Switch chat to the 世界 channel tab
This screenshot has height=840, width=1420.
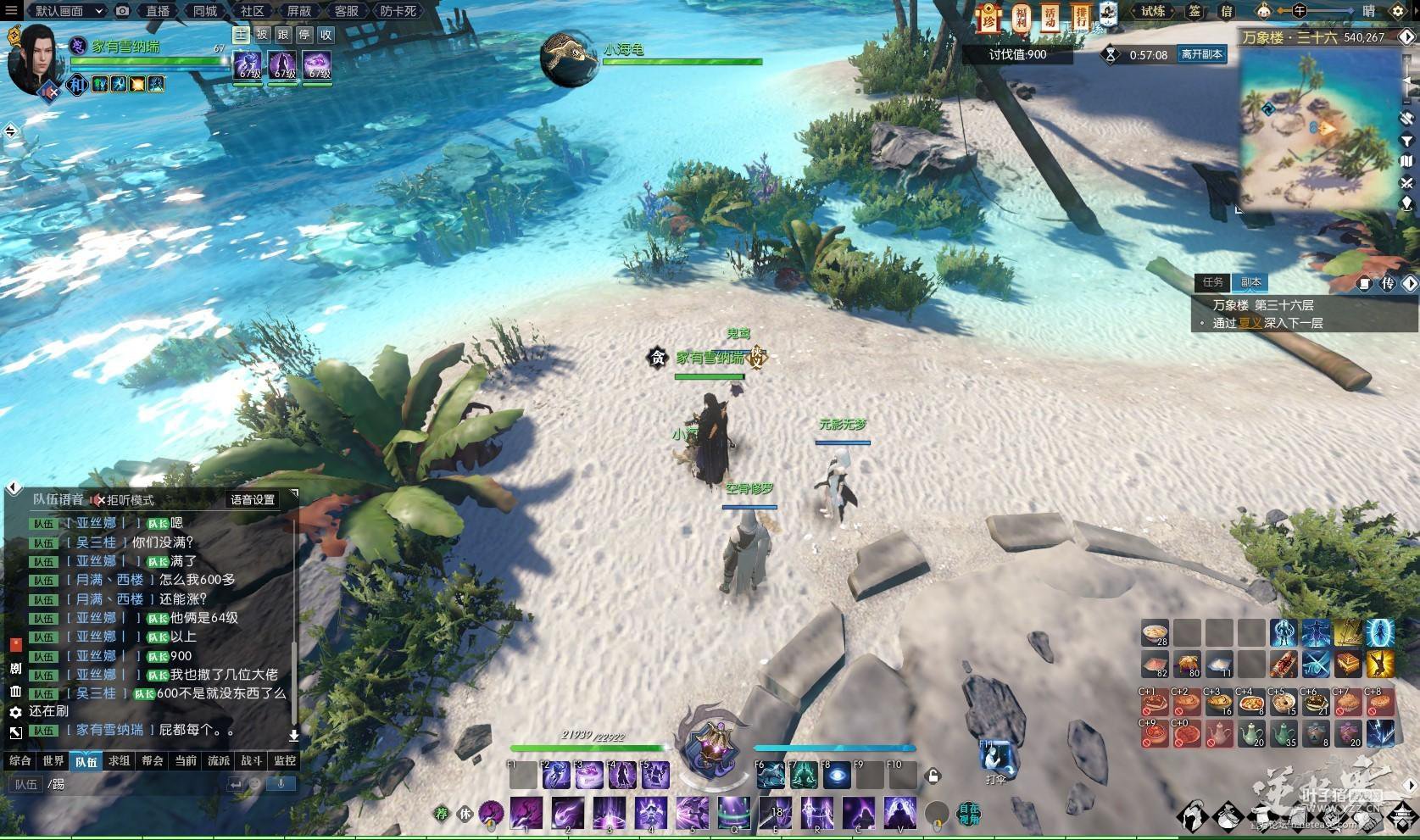(x=53, y=760)
